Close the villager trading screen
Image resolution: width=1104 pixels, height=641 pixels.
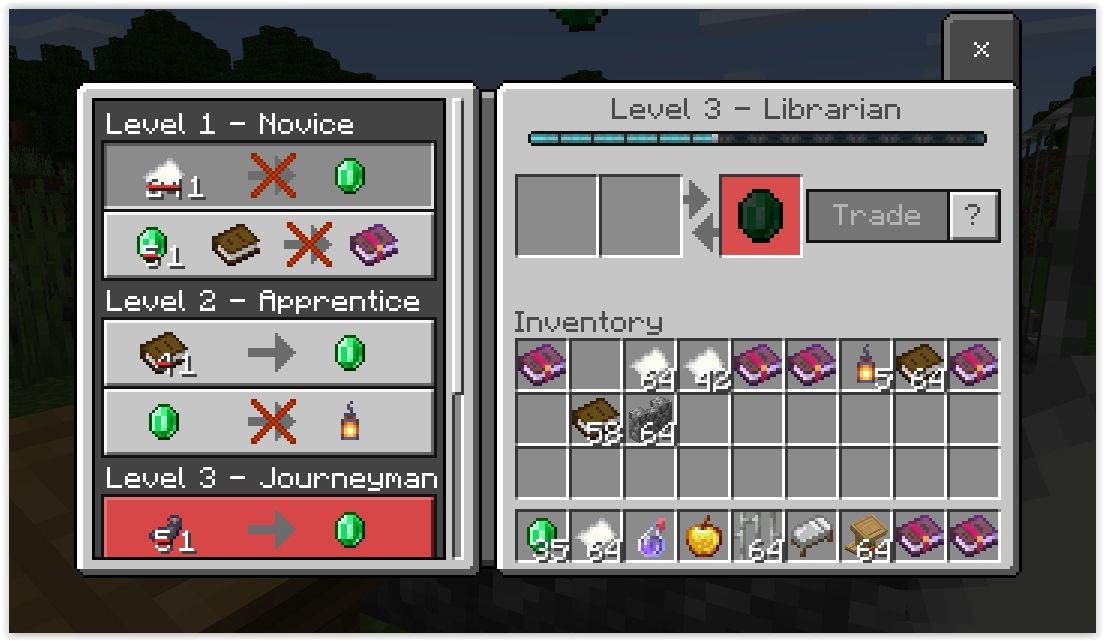click(980, 50)
